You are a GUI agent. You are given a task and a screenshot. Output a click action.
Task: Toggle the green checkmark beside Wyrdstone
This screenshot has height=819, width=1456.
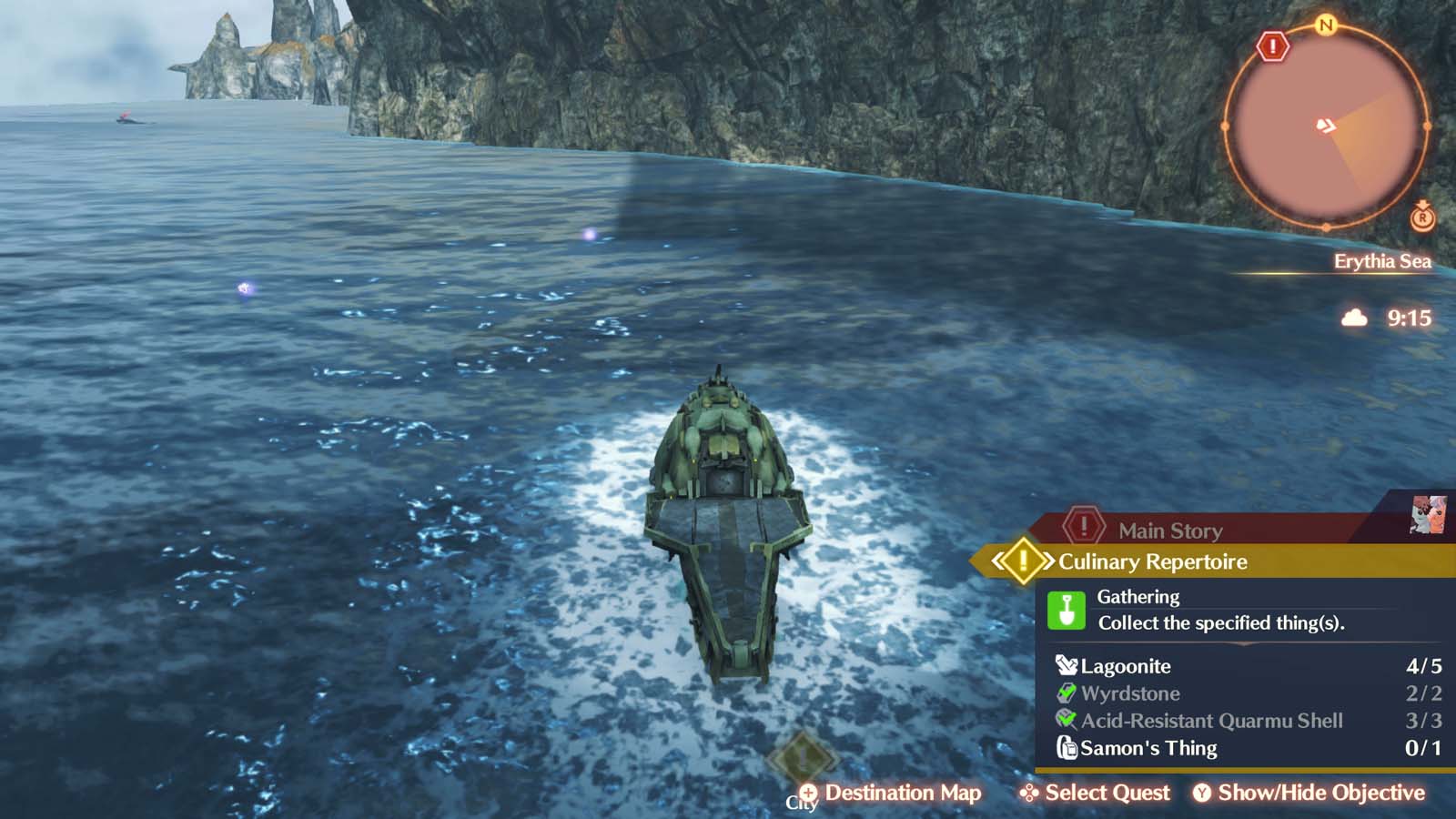[1067, 693]
